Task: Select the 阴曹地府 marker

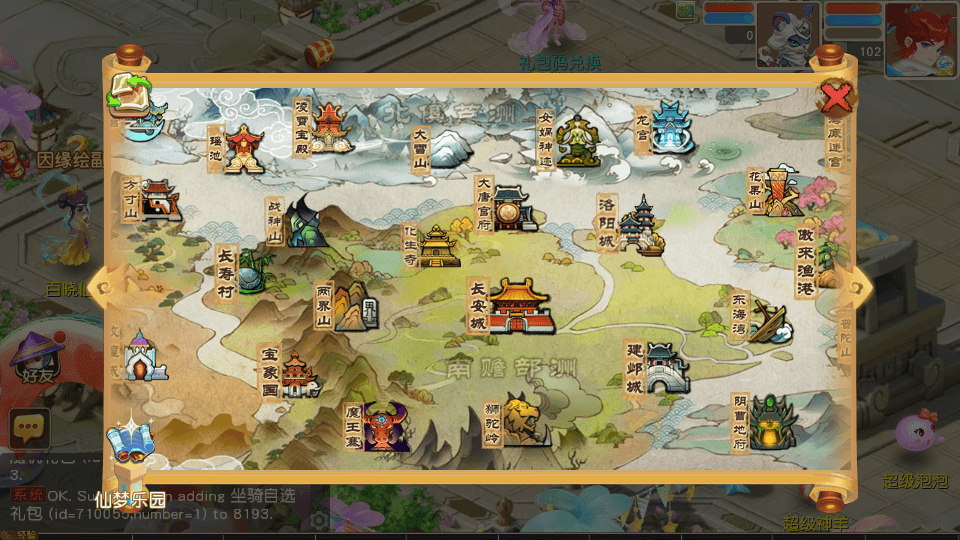Action: point(771,423)
